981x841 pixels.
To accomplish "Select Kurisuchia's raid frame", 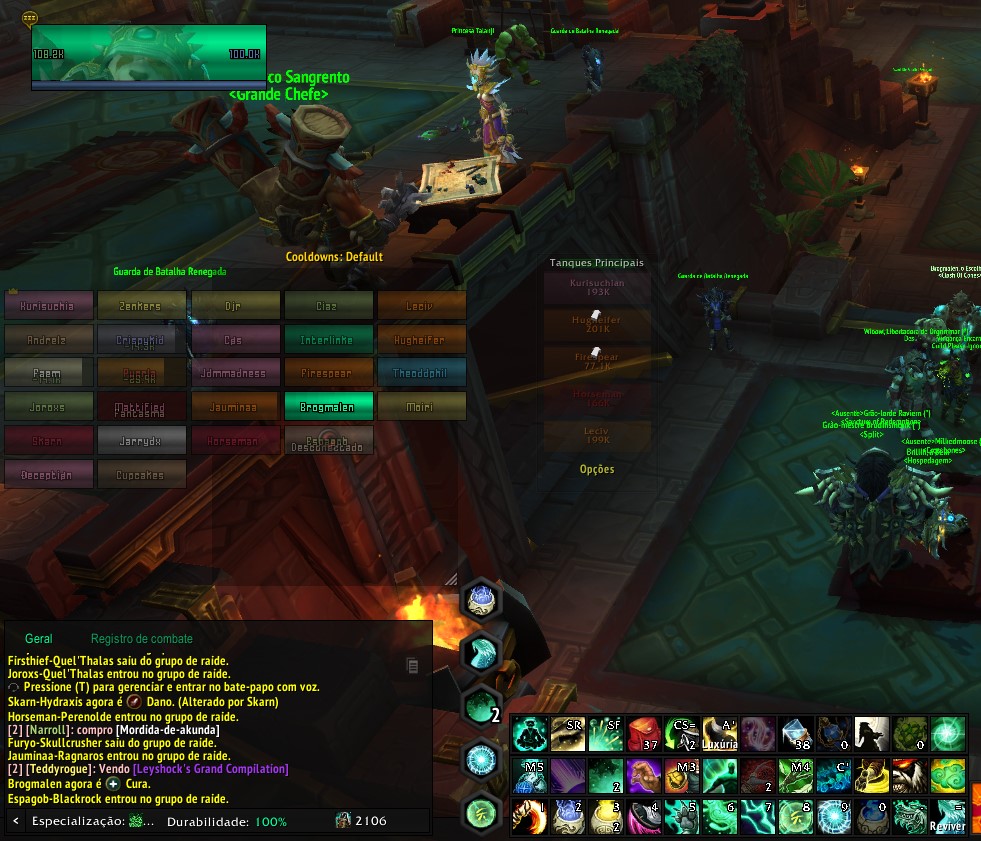I will [x=49, y=305].
